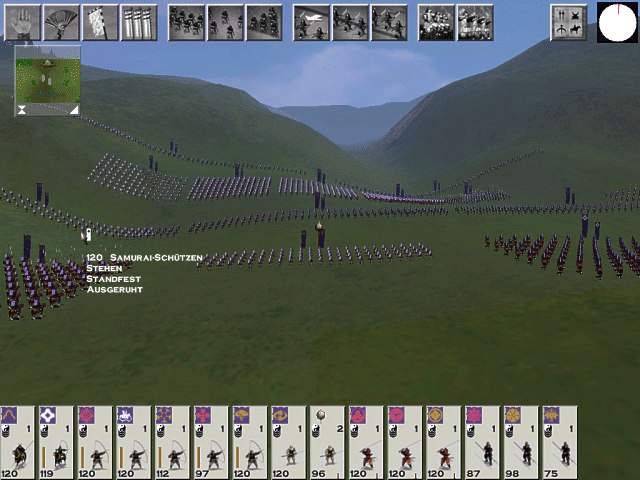Pick the archer unit card with 97 men

[212, 442]
